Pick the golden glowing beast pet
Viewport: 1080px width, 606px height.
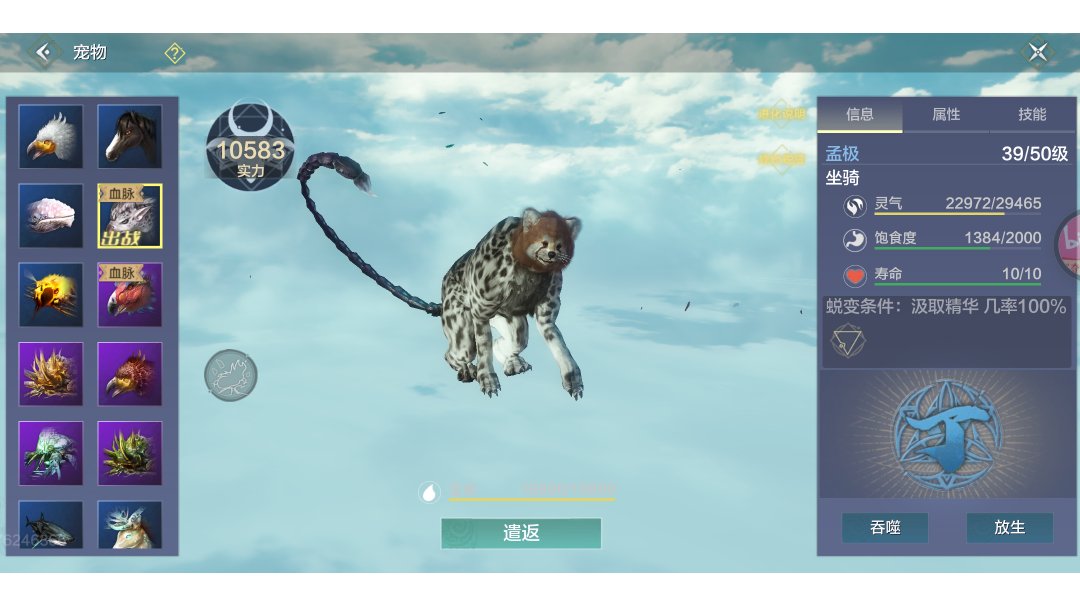50,295
